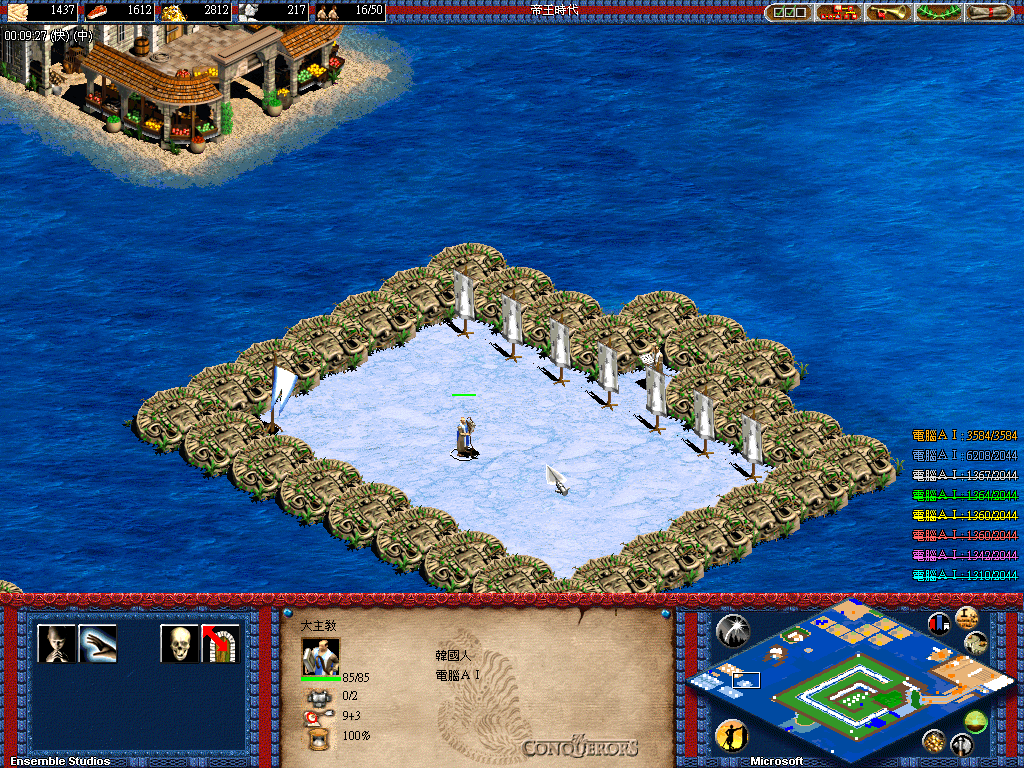Open the objectives checklist button

tap(788, 12)
